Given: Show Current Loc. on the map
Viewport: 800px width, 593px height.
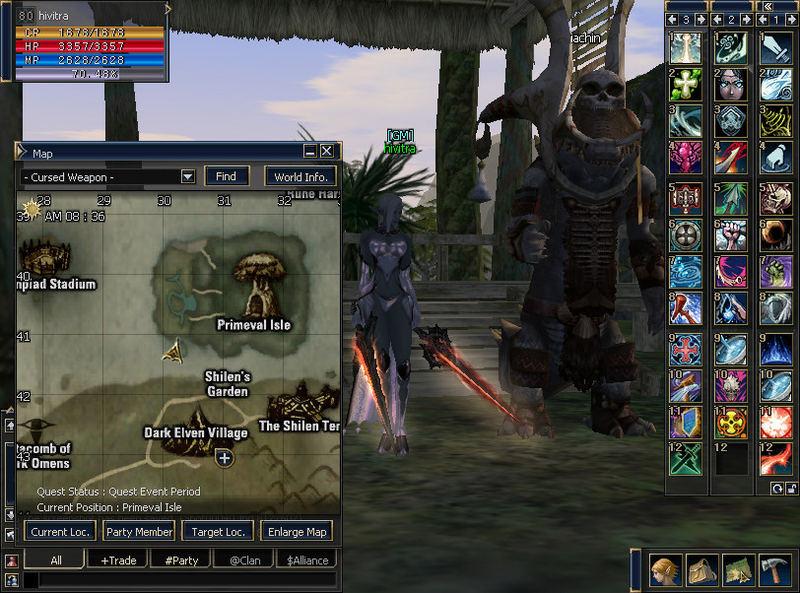Looking at the screenshot, I should point(60,532).
